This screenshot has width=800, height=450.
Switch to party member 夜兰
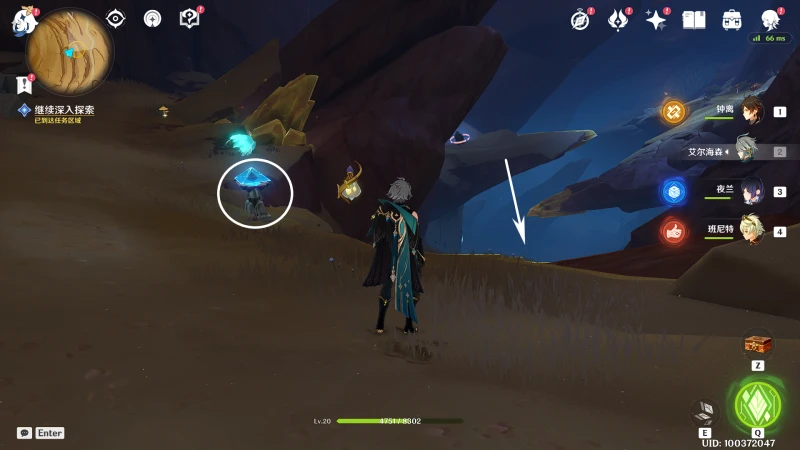751,191
